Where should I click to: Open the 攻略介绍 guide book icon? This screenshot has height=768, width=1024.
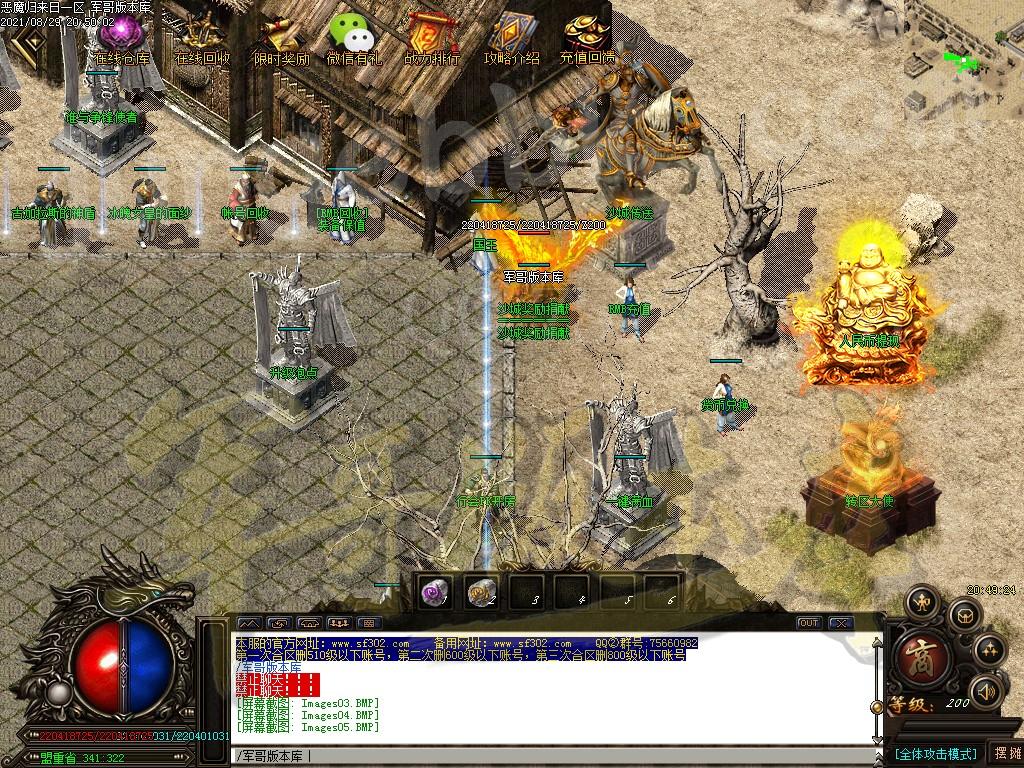(511, 38)
